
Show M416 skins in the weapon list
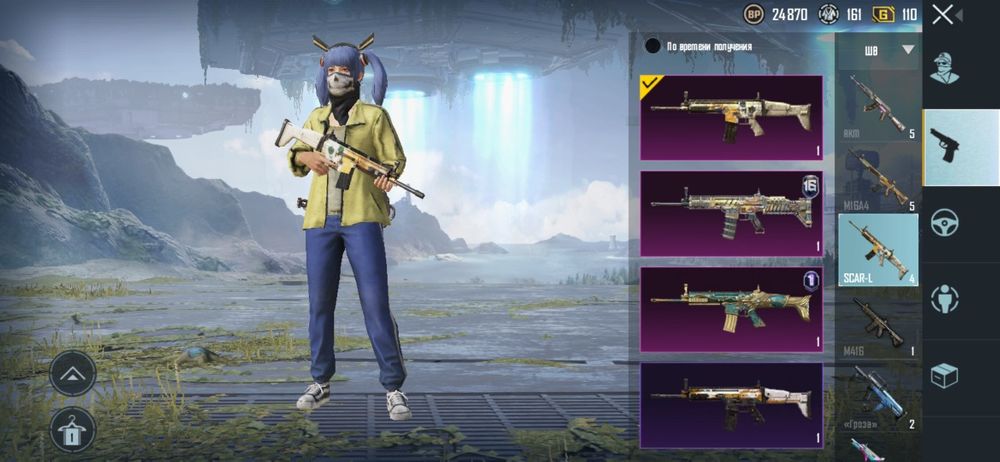(x=878, y=322)
